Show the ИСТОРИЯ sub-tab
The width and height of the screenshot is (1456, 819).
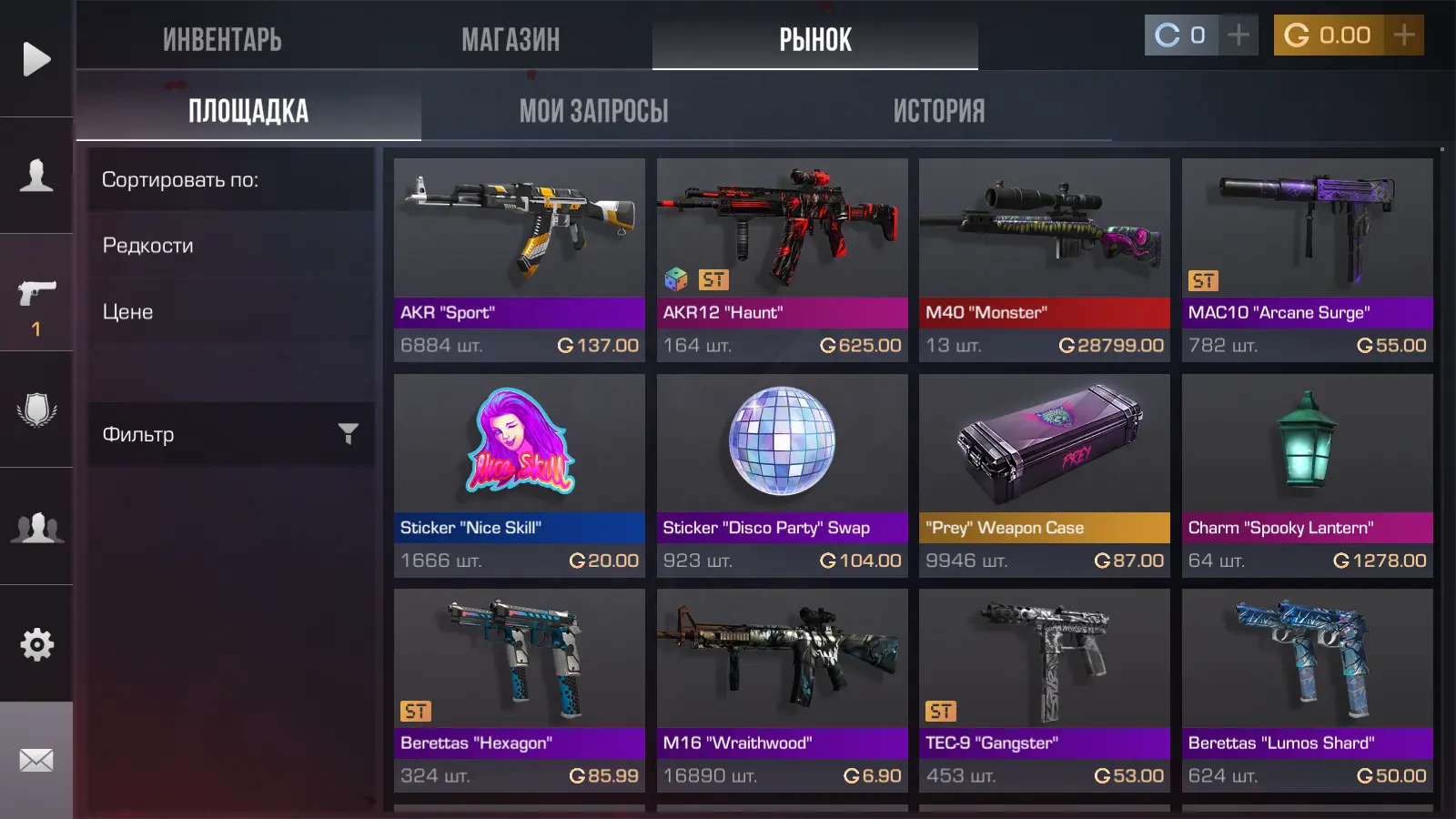pyautogui.click(x=939, y=111)
